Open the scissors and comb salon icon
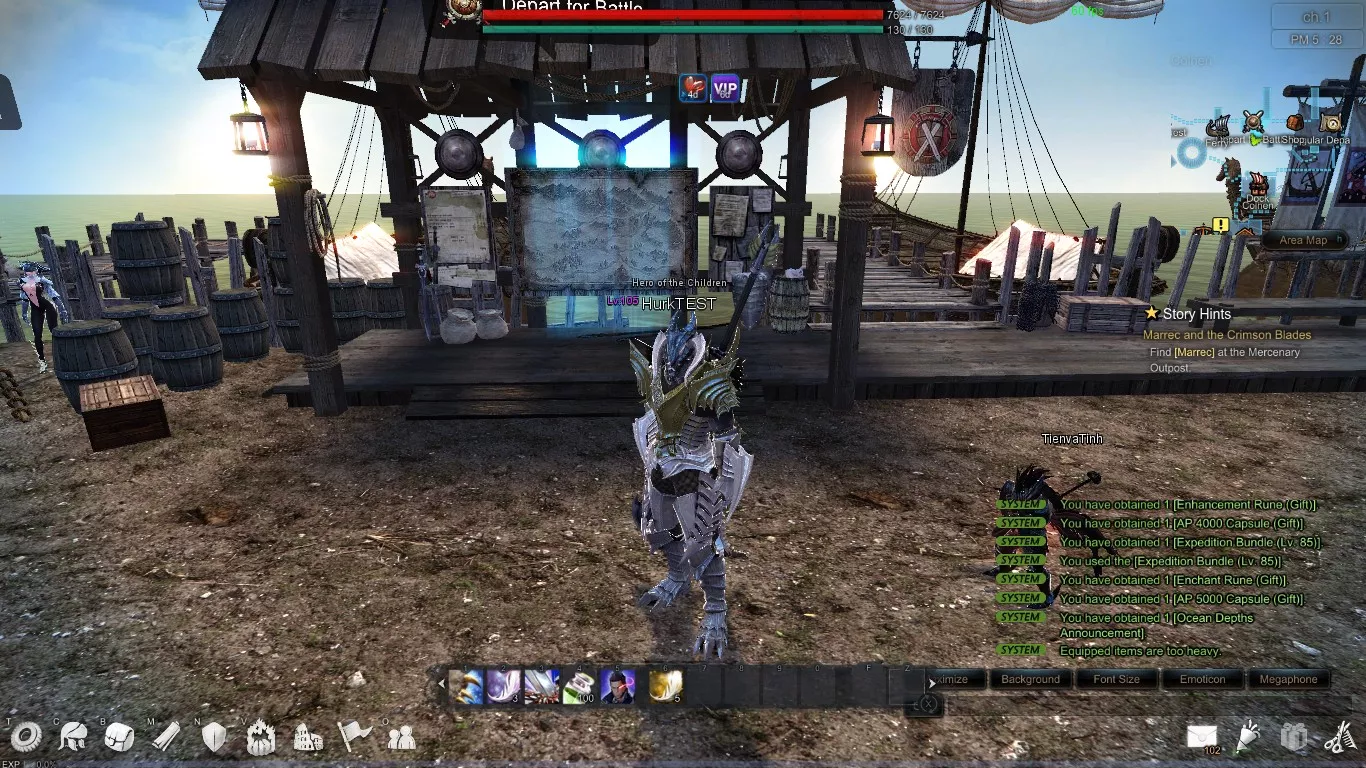This screenshot has width=1366, height=768. pos(1339,738)
